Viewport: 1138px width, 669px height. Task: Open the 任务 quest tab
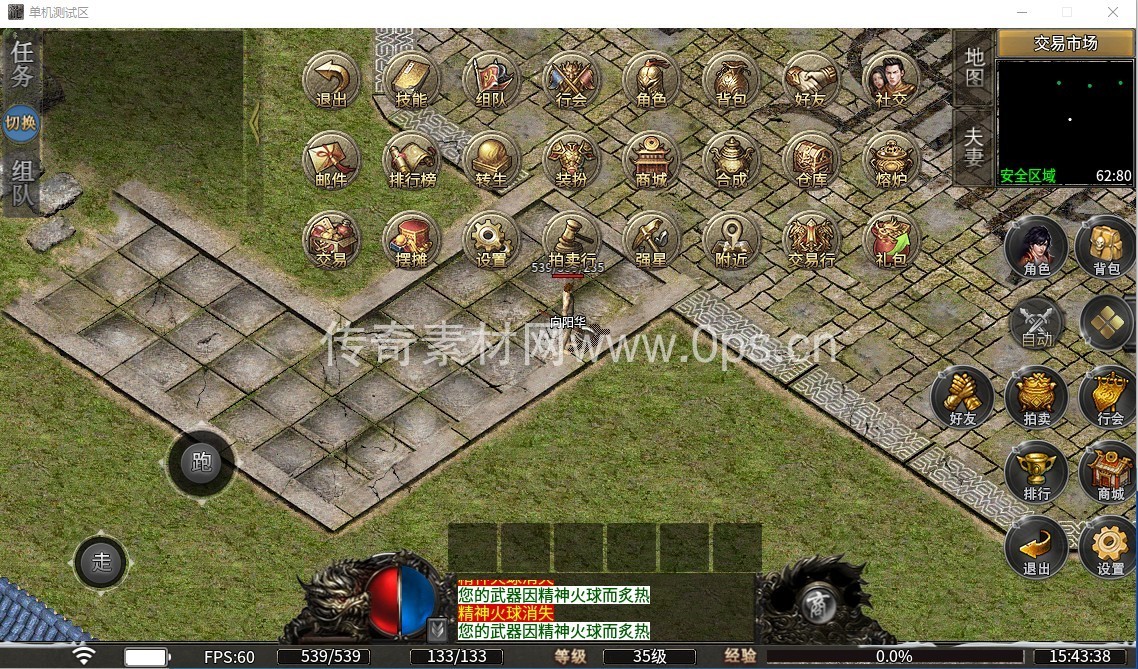22,62
